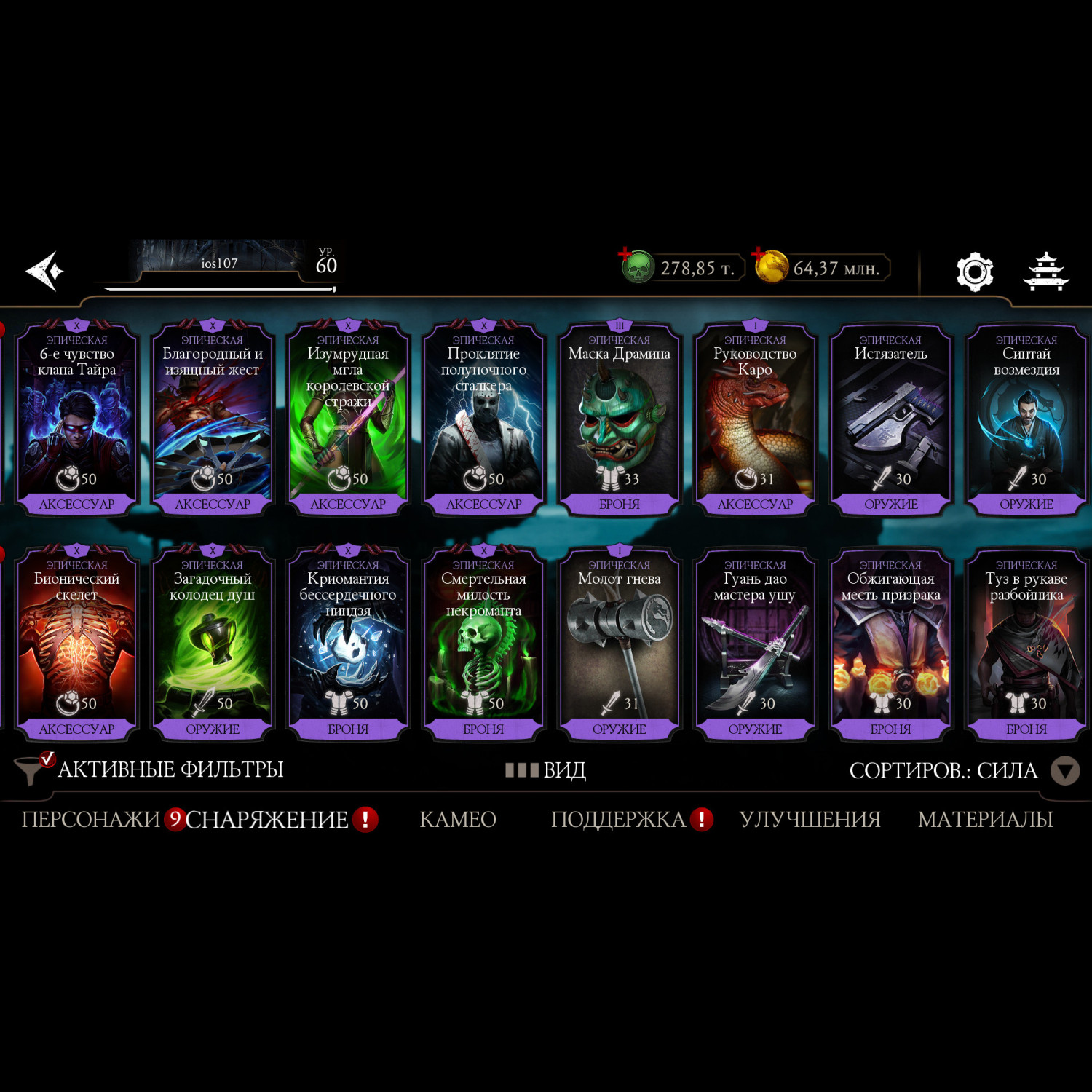
Task: Add souls with the green skull currency
Action: (637, 267)
